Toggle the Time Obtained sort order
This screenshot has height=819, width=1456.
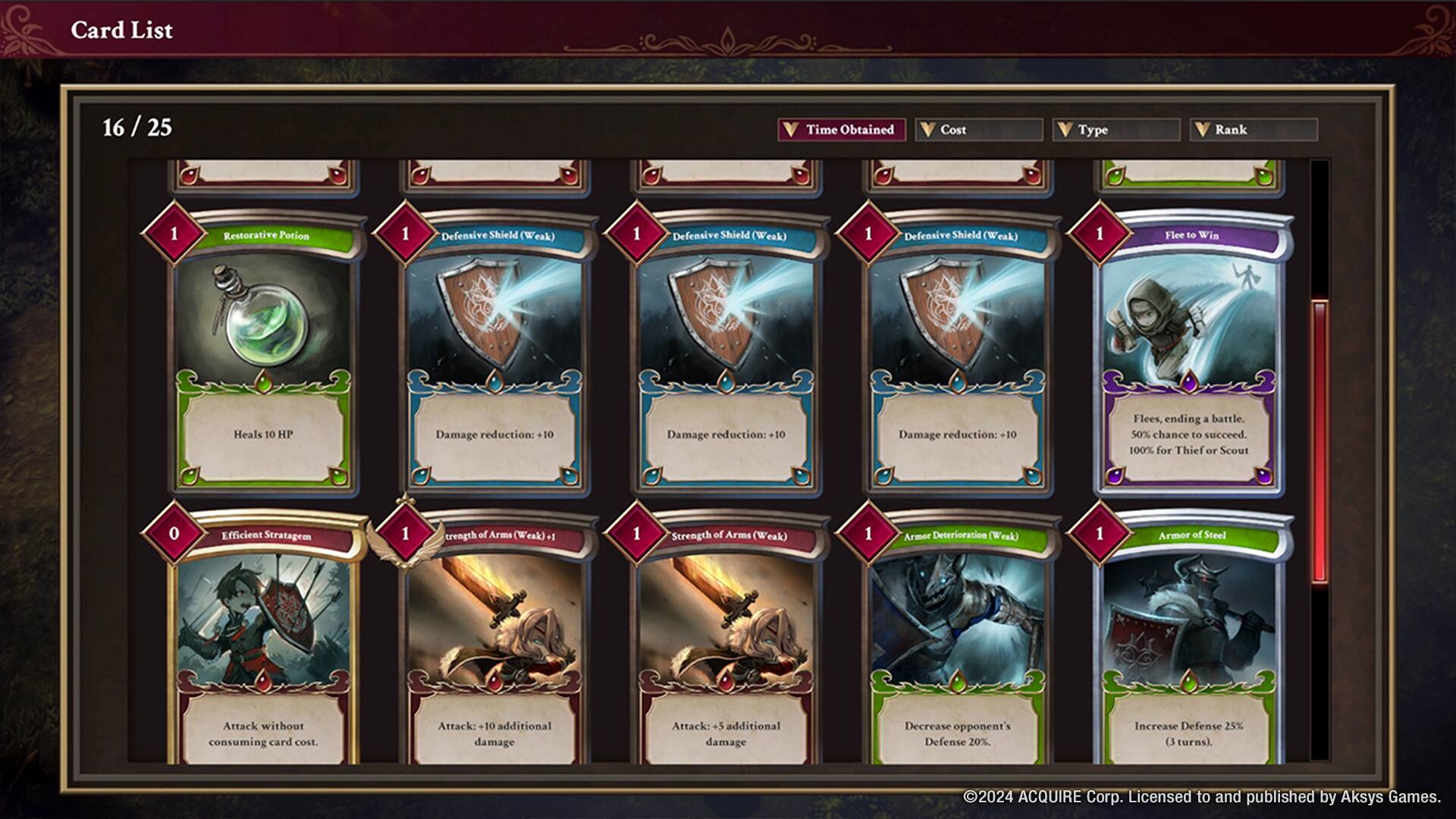pyautogui.click(x=840, y=130)
